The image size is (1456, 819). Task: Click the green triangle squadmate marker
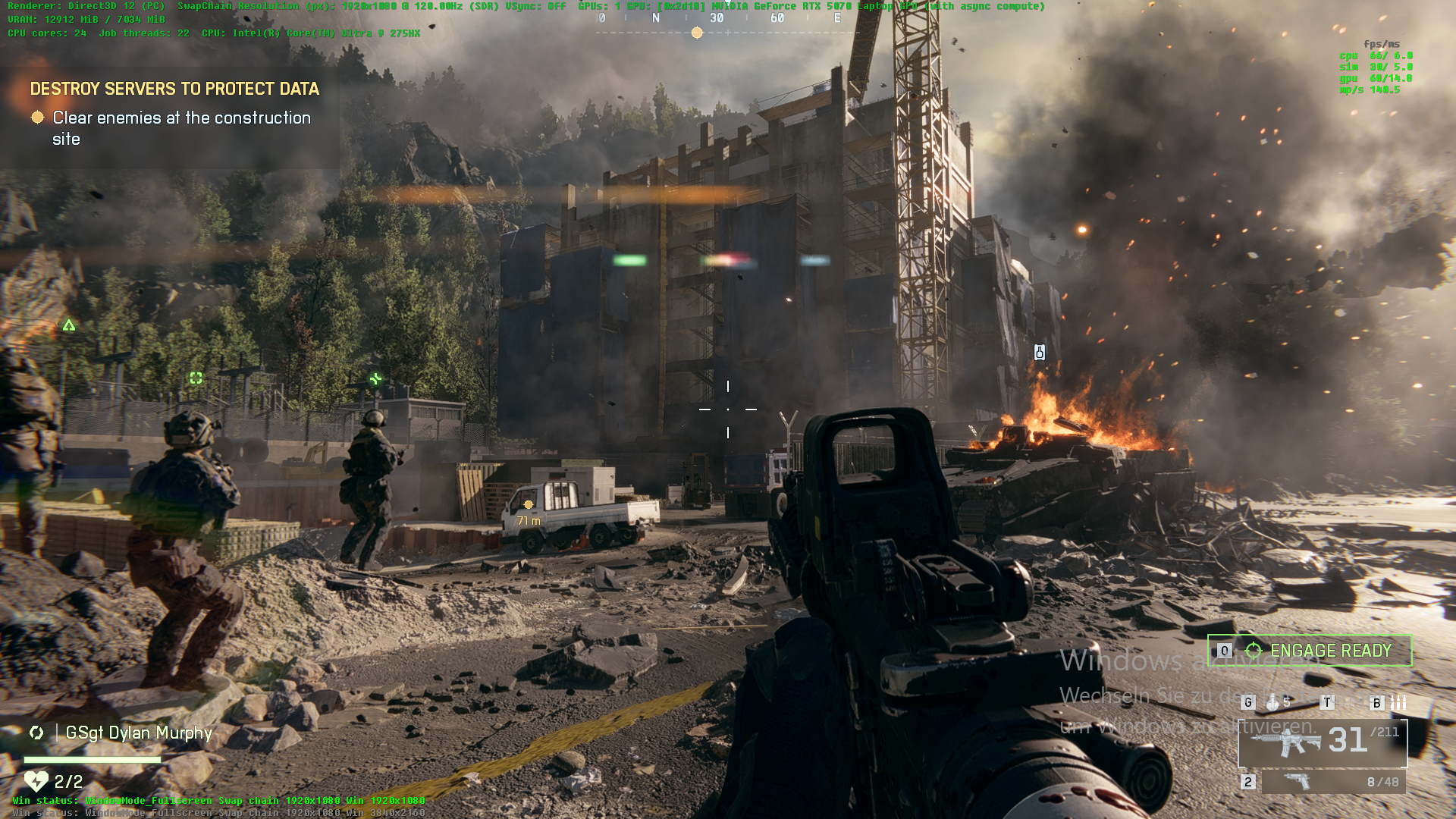[69, 325]
